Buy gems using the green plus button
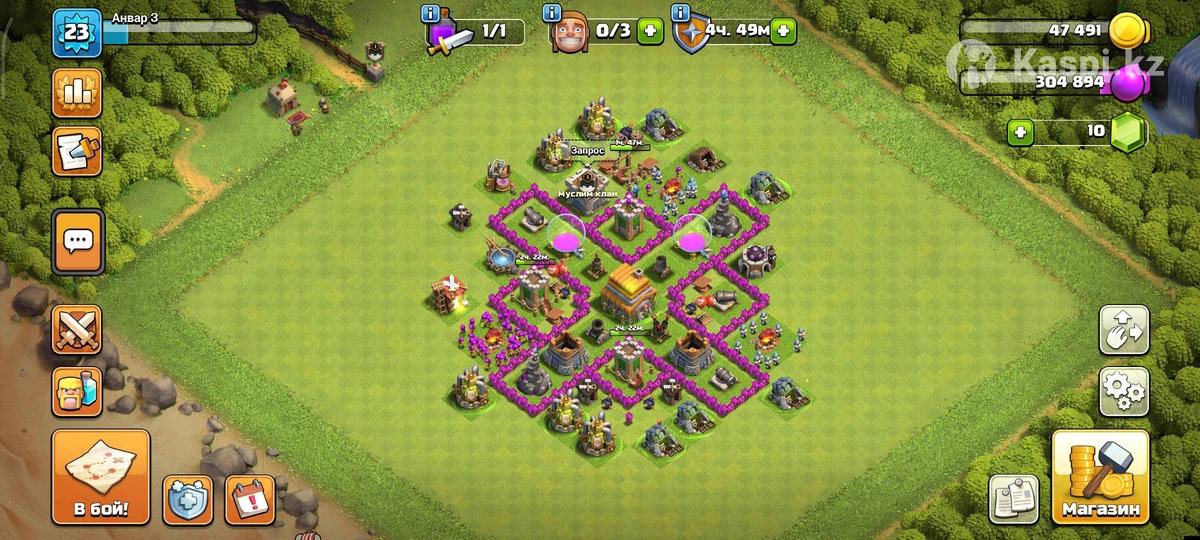Screen dimensions: 1200x540 tap(1020, 131)
